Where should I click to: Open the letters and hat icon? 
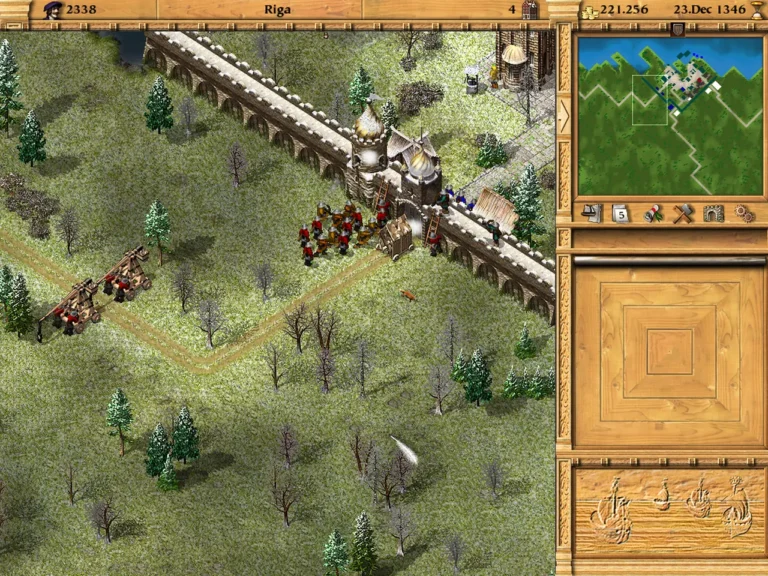[592, 213]
